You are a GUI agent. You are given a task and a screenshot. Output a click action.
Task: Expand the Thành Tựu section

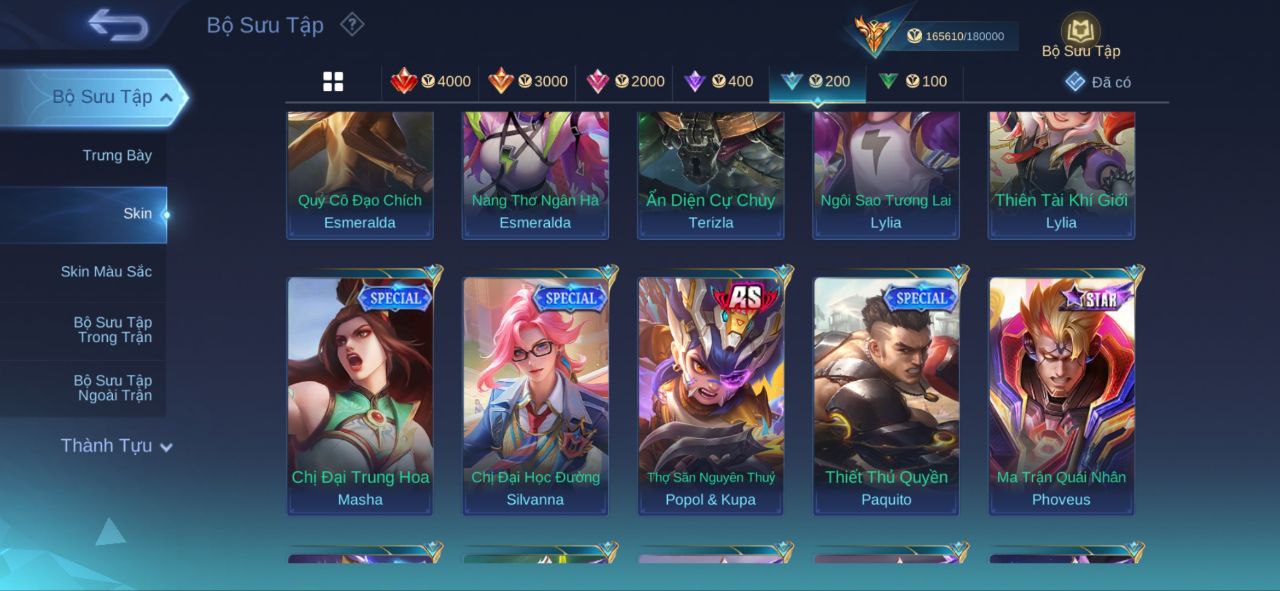click(116, 446)
